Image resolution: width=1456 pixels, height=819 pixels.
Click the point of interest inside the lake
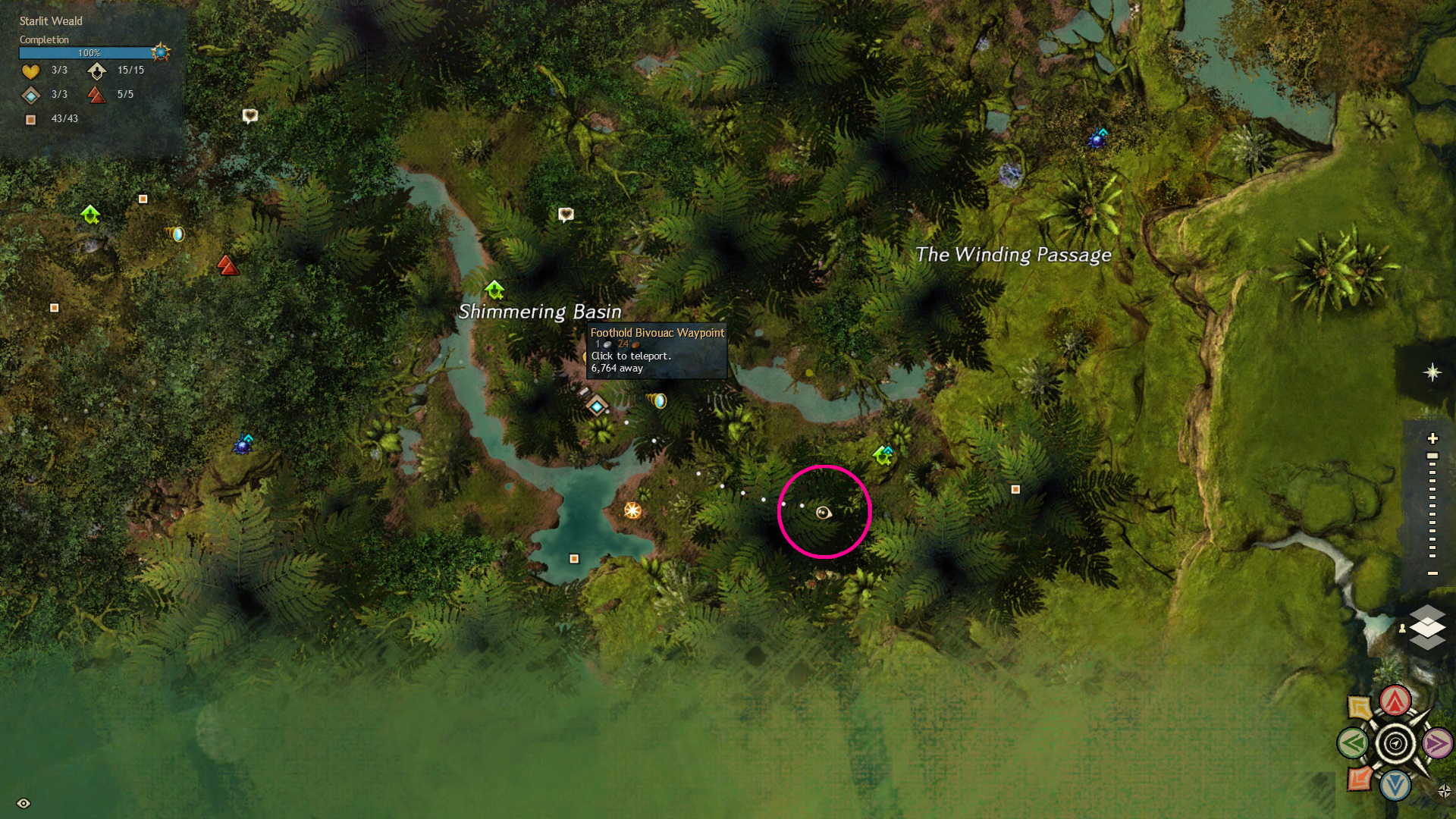click(574, 559)
